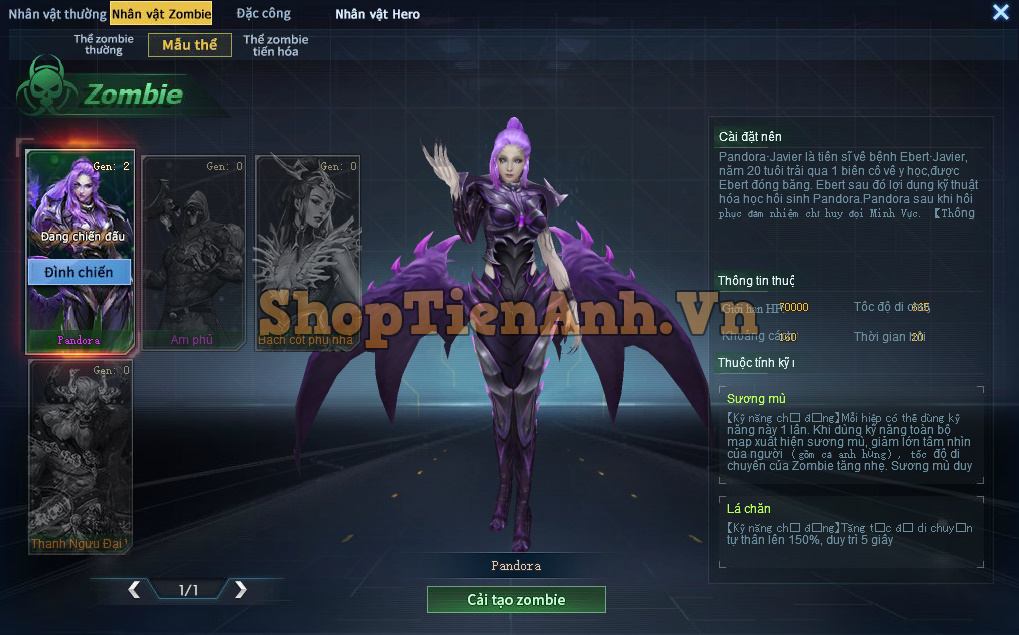The width and height of the screenshot is (1019, 635).
Task: Click the Cải tạo zombie button
Action: [x=516, y=600]
